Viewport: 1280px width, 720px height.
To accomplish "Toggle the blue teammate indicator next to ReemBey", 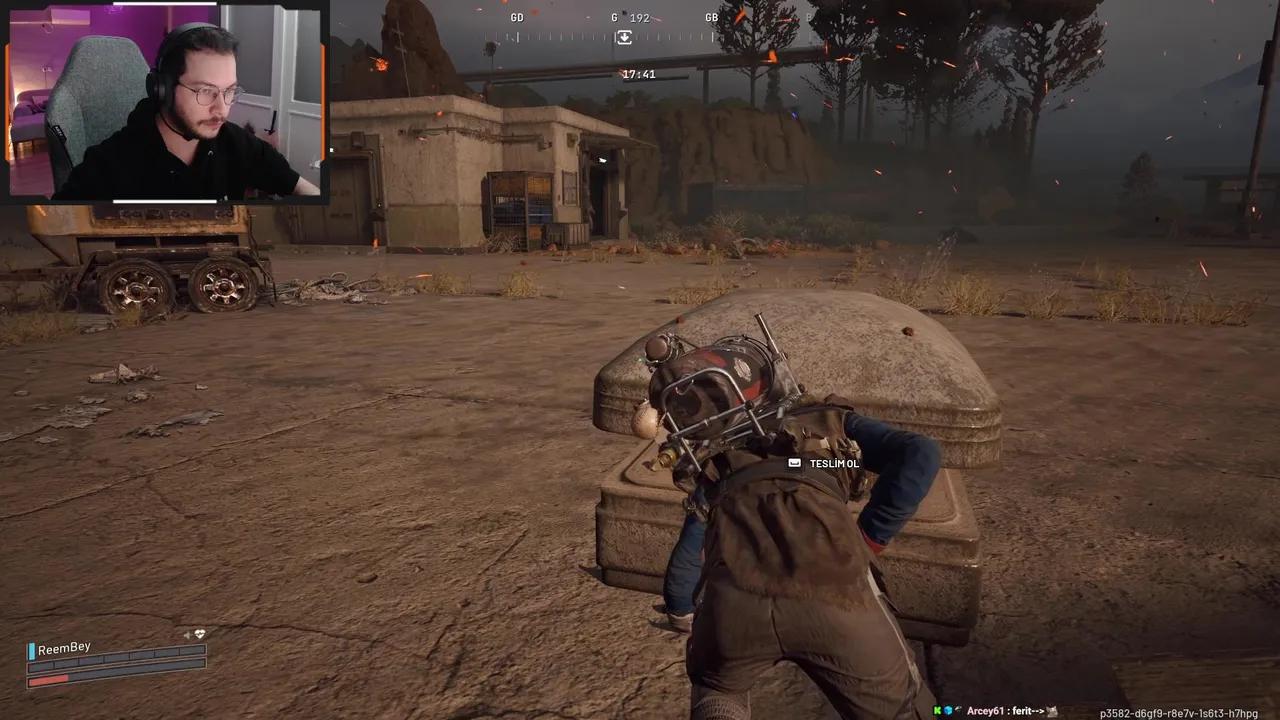I will 31,649.
